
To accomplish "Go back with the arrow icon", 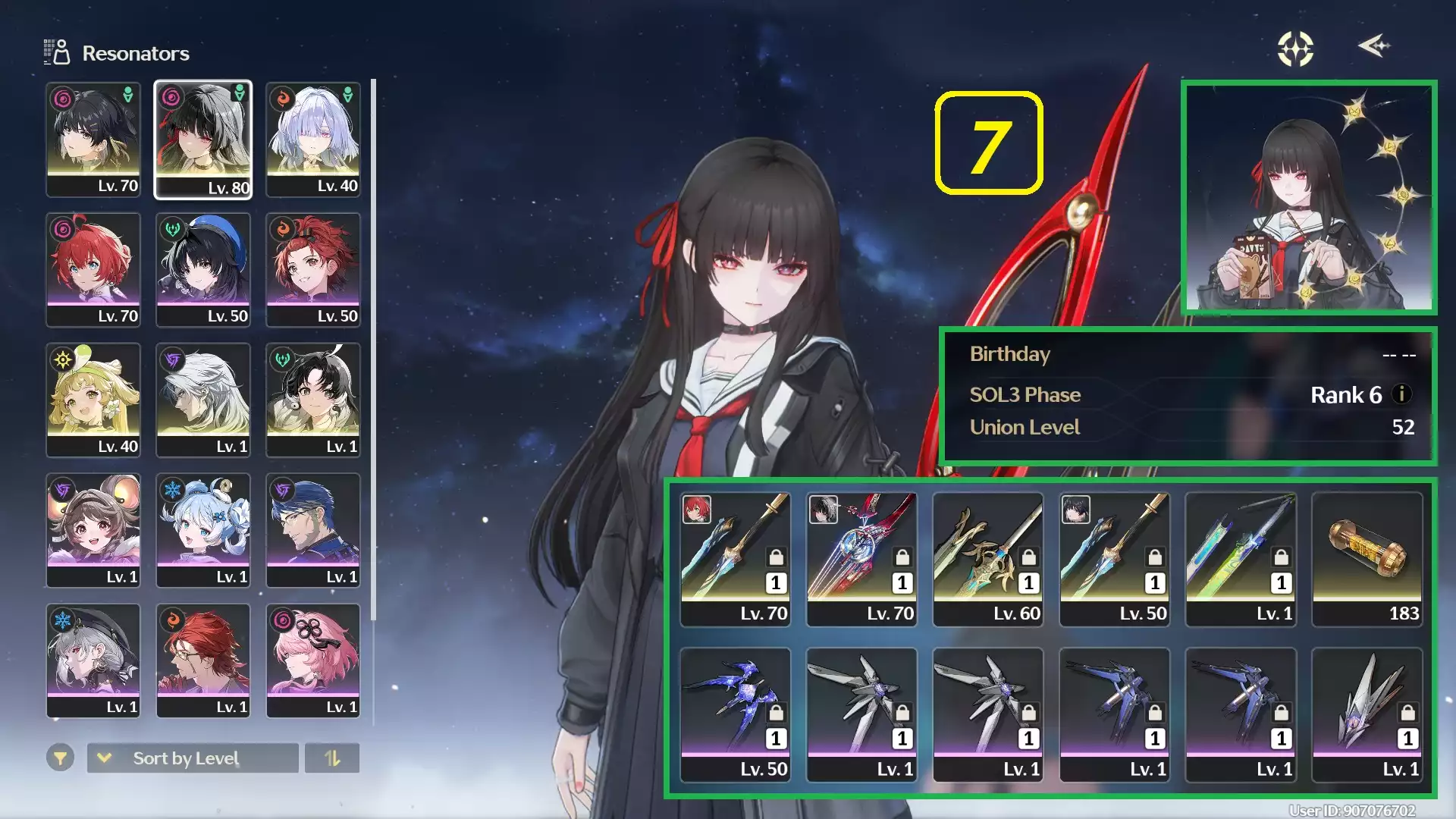I will (x=1373, y=46).
